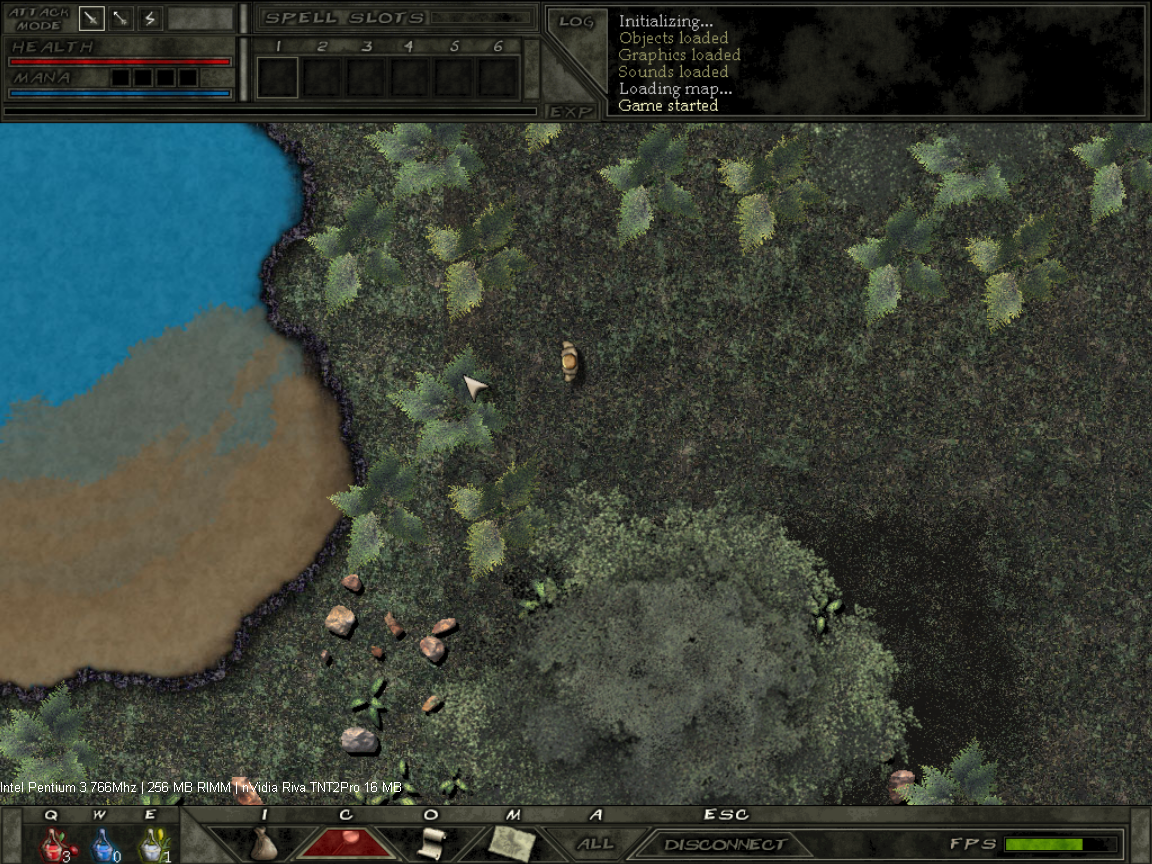Select the sword melee attack mode

92,18
